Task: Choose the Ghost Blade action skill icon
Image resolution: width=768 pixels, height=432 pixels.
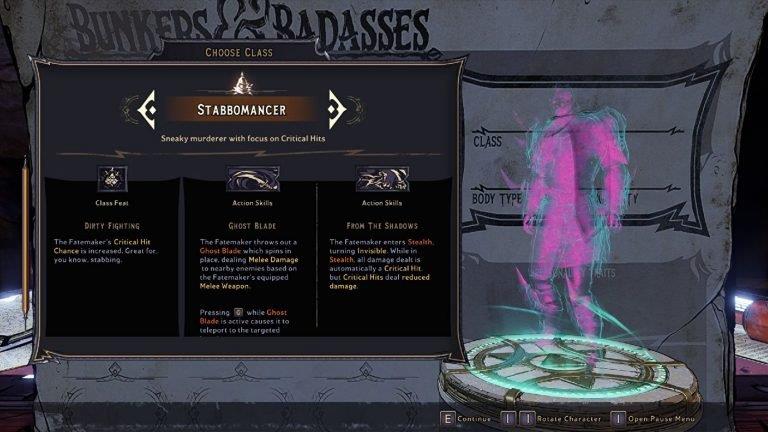Action: click(x=252, y=178)
